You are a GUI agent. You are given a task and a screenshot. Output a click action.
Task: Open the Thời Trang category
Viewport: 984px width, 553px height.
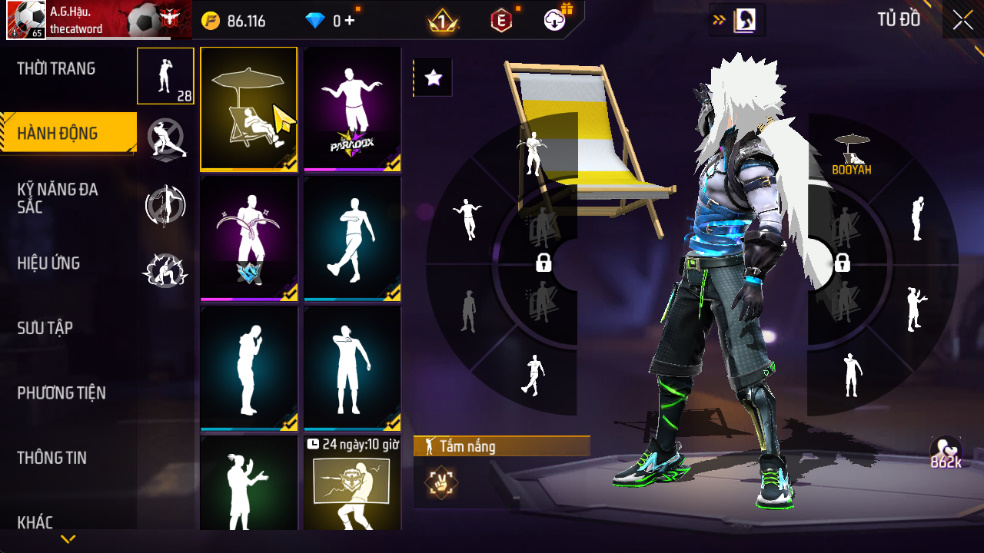pos(57,69)
